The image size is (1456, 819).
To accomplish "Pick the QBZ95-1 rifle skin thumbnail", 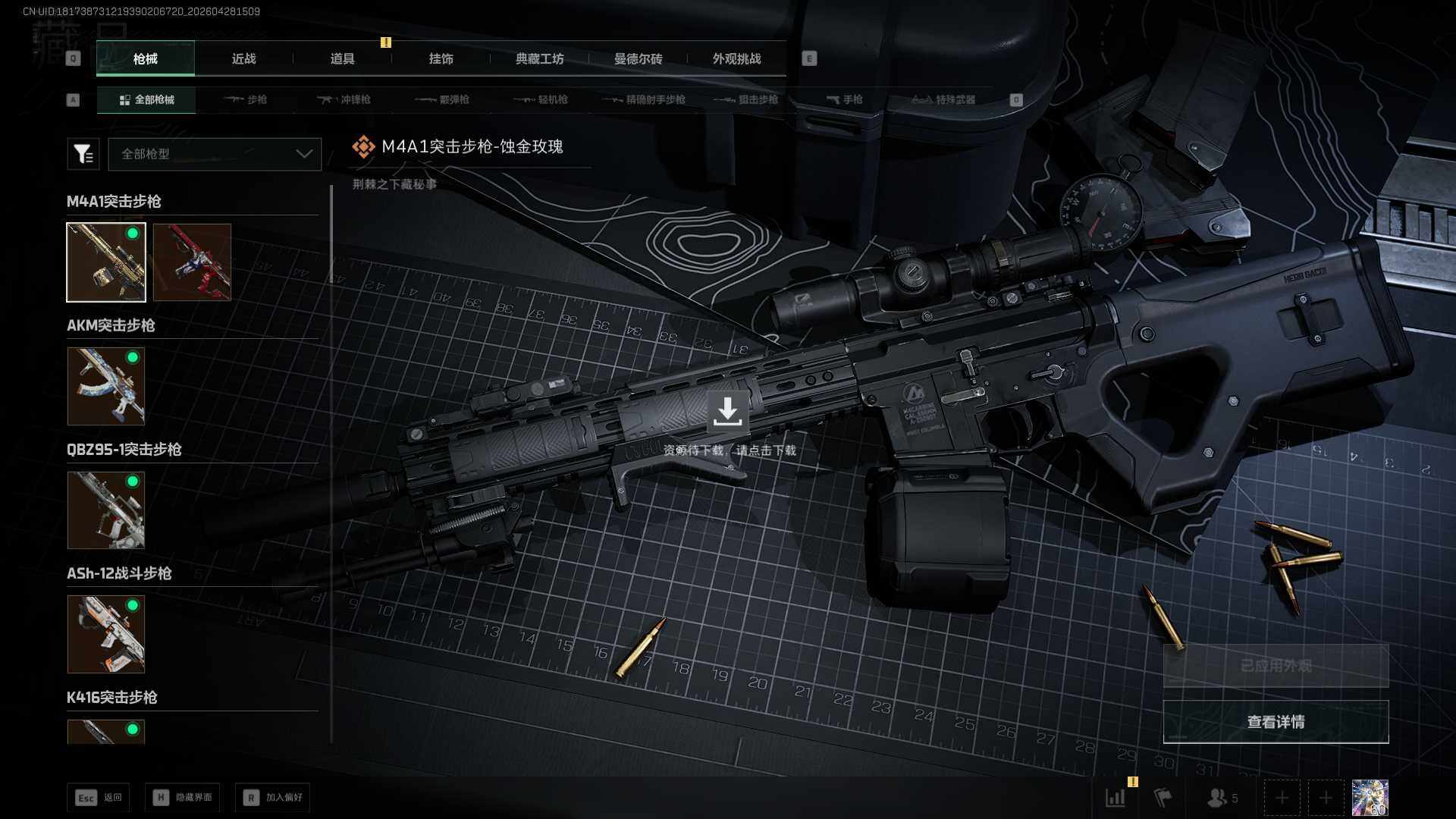I will [106, 510].
